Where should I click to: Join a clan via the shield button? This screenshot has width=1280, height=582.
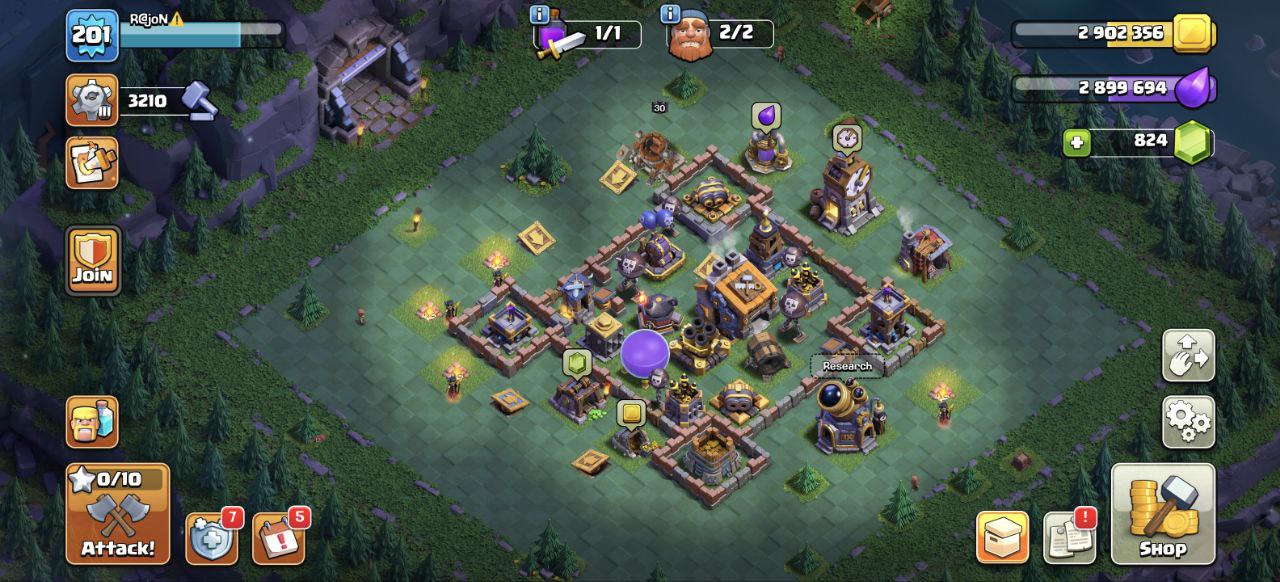click(x=93, y=261)
